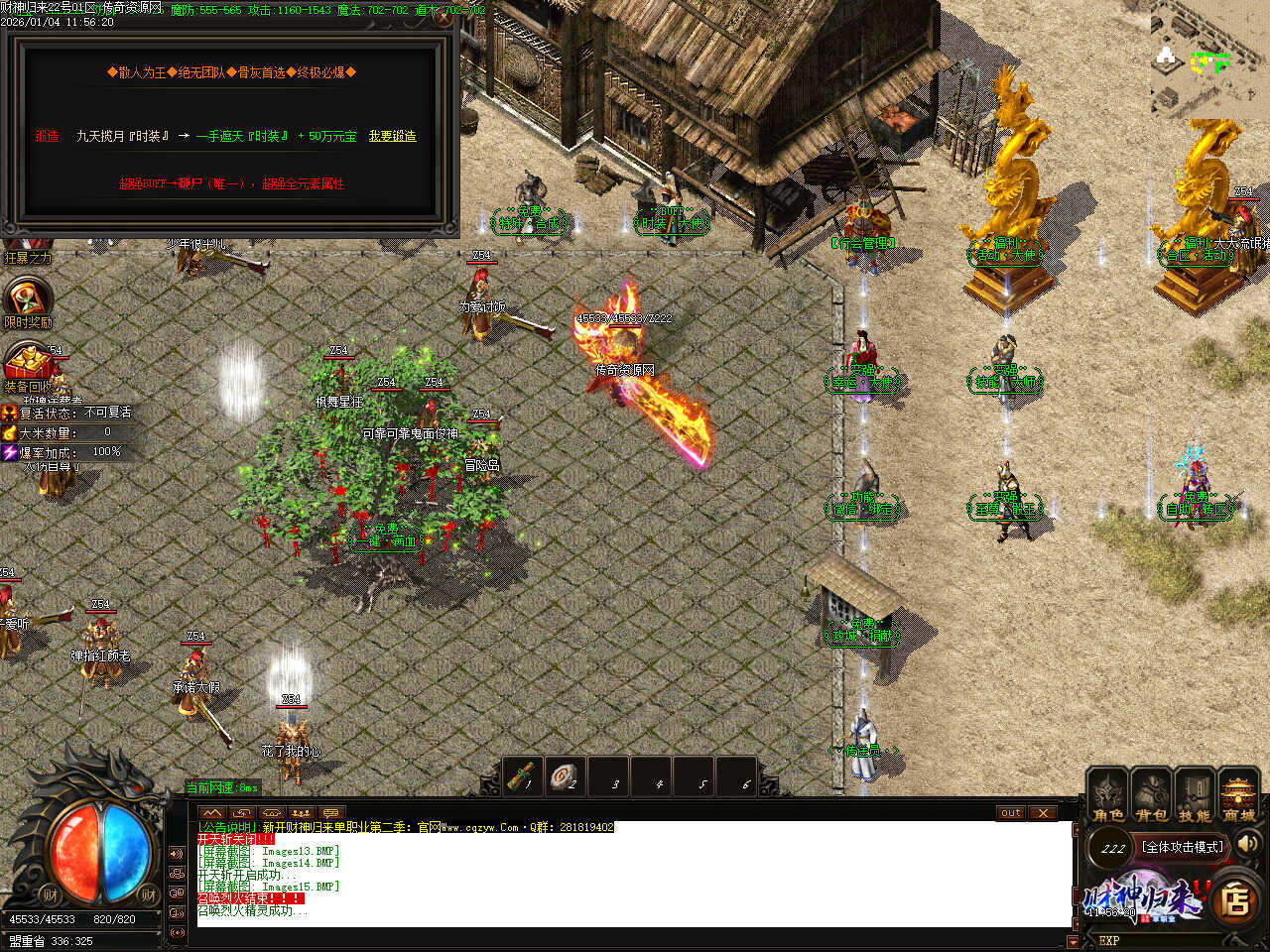The width and height of the screenshot is (1270, 952).
Task: Use the scroll item in hotbar slot 1
Action: pos(522,776)
